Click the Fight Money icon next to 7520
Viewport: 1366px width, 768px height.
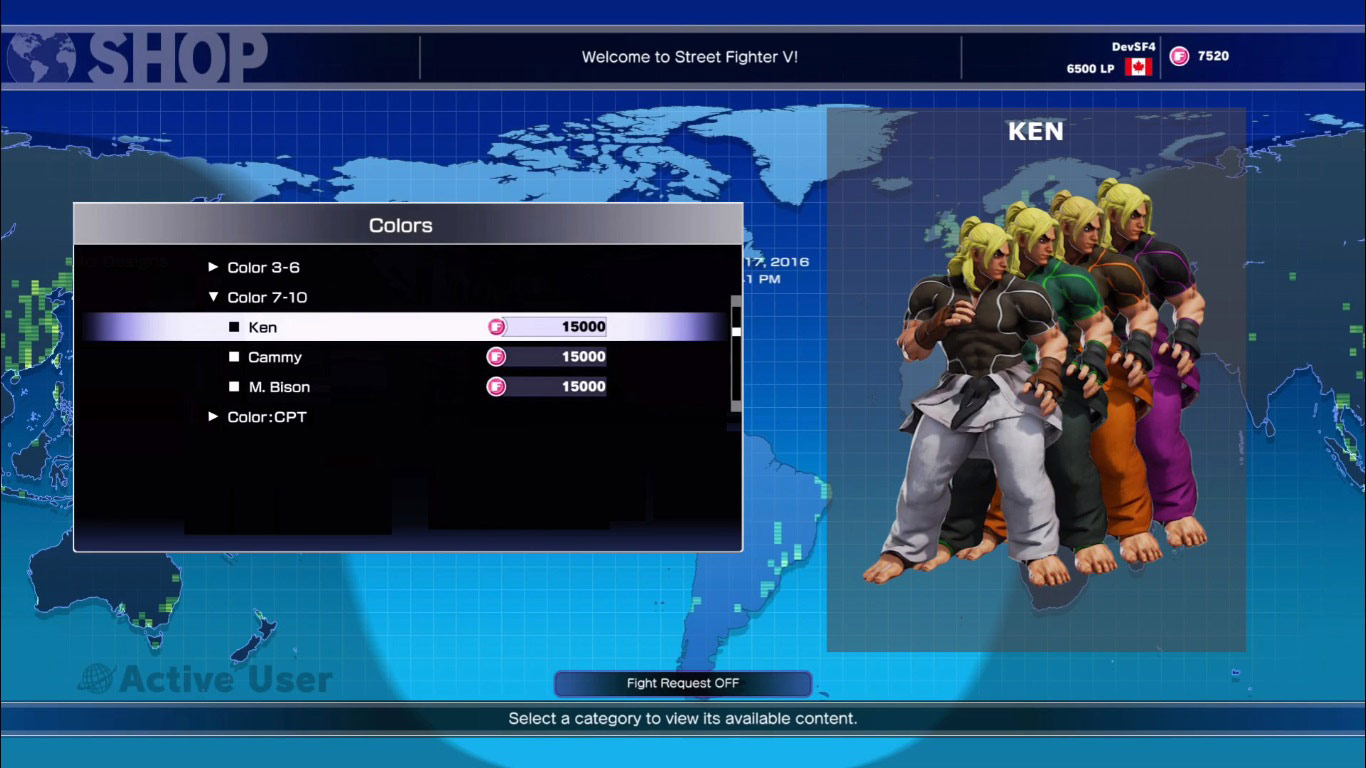(x=1178, y=55)
